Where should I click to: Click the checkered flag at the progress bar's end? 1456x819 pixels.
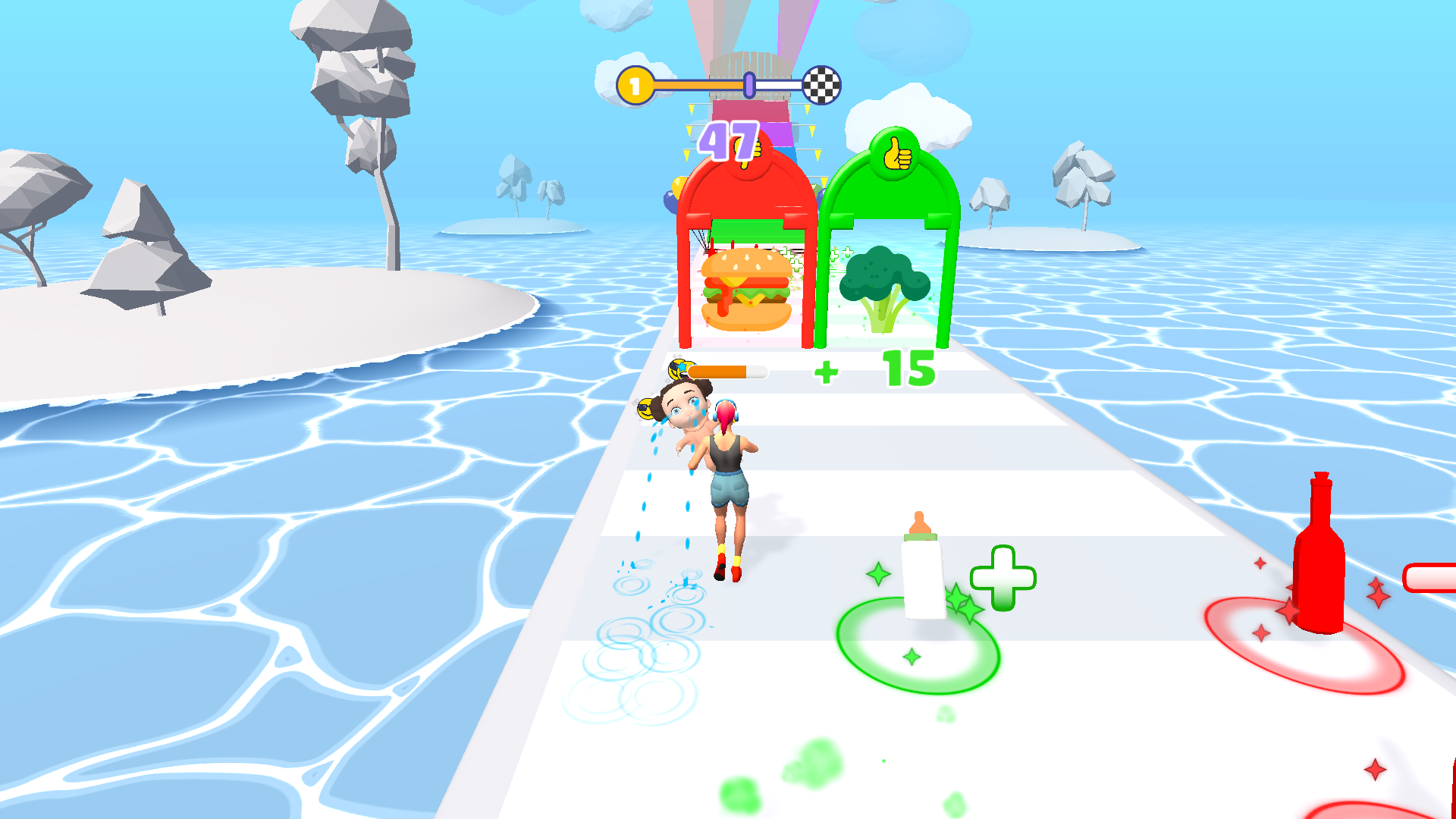click(821, 86)
